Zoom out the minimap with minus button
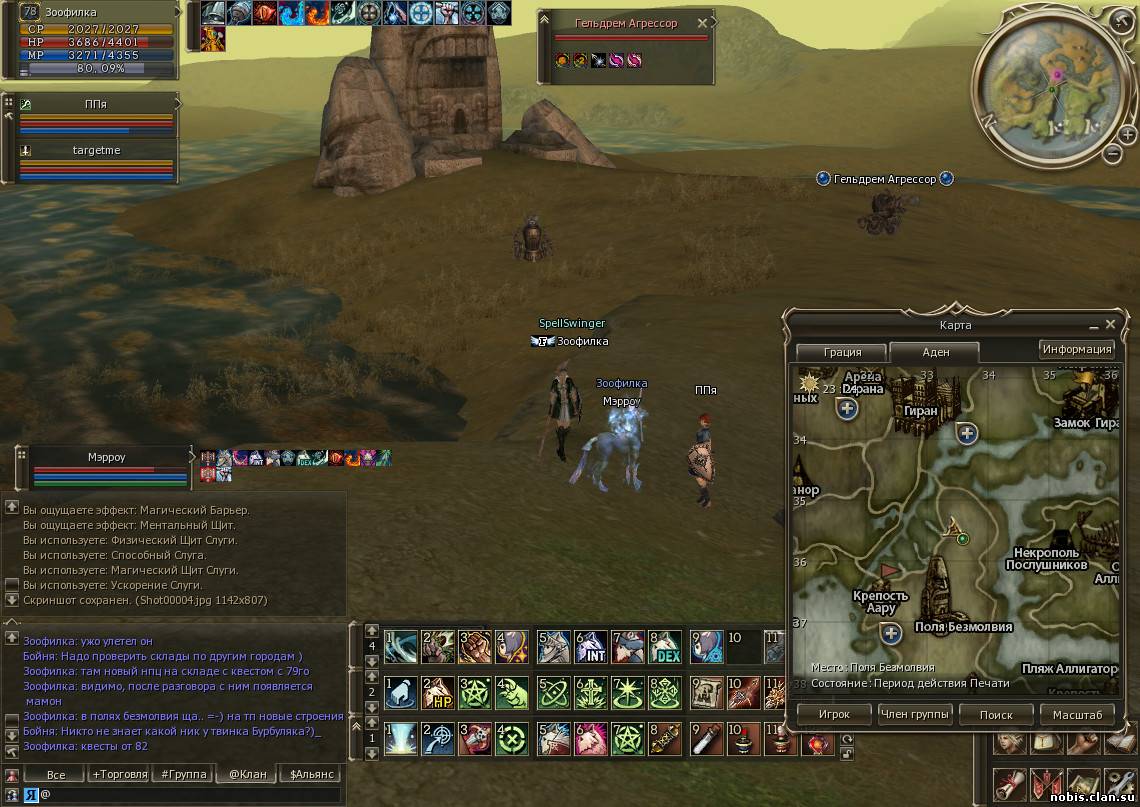 pyautogui.click(x=1113, y=153)
